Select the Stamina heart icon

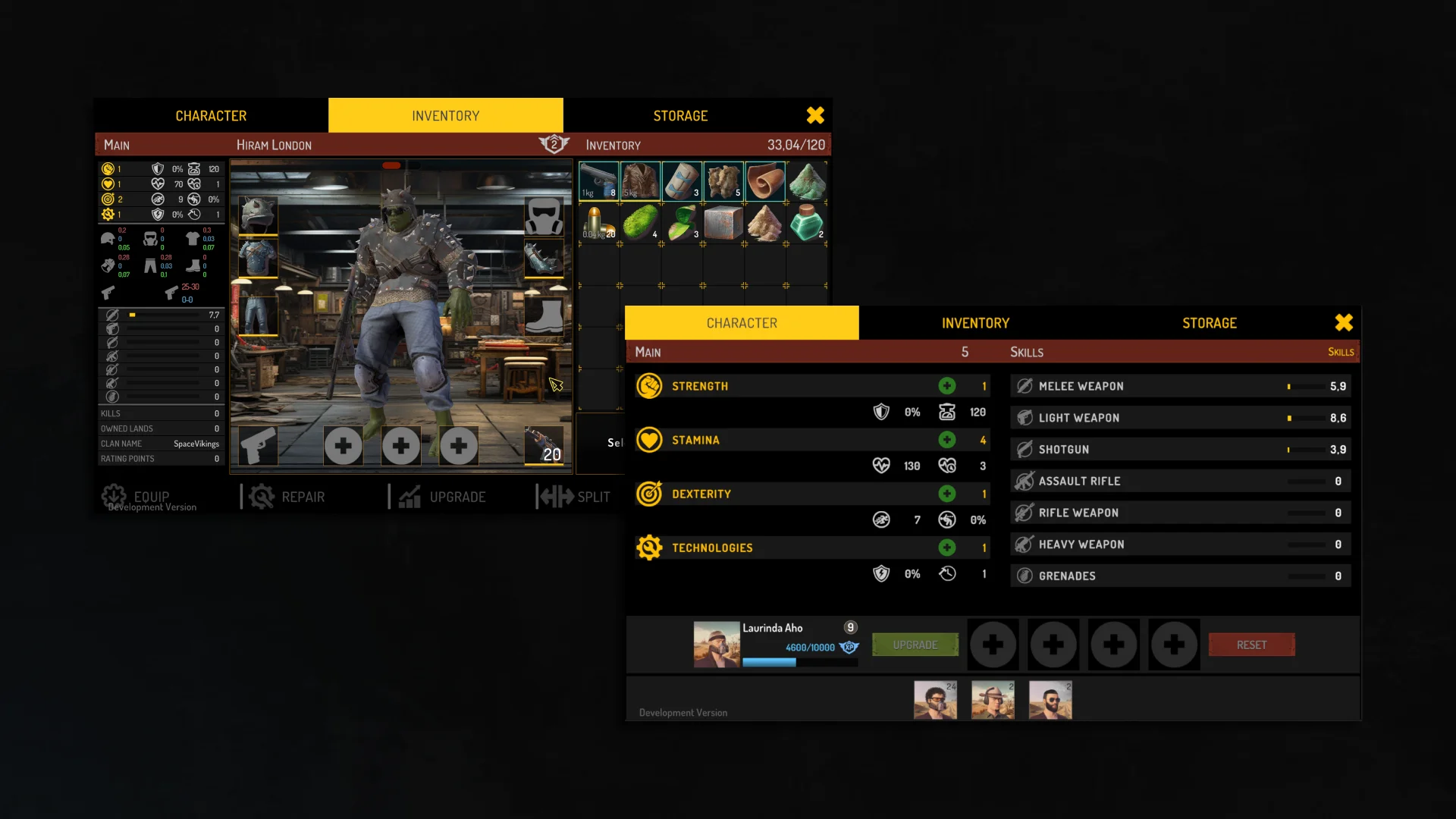pyautogui.click(x=650, y=440)
